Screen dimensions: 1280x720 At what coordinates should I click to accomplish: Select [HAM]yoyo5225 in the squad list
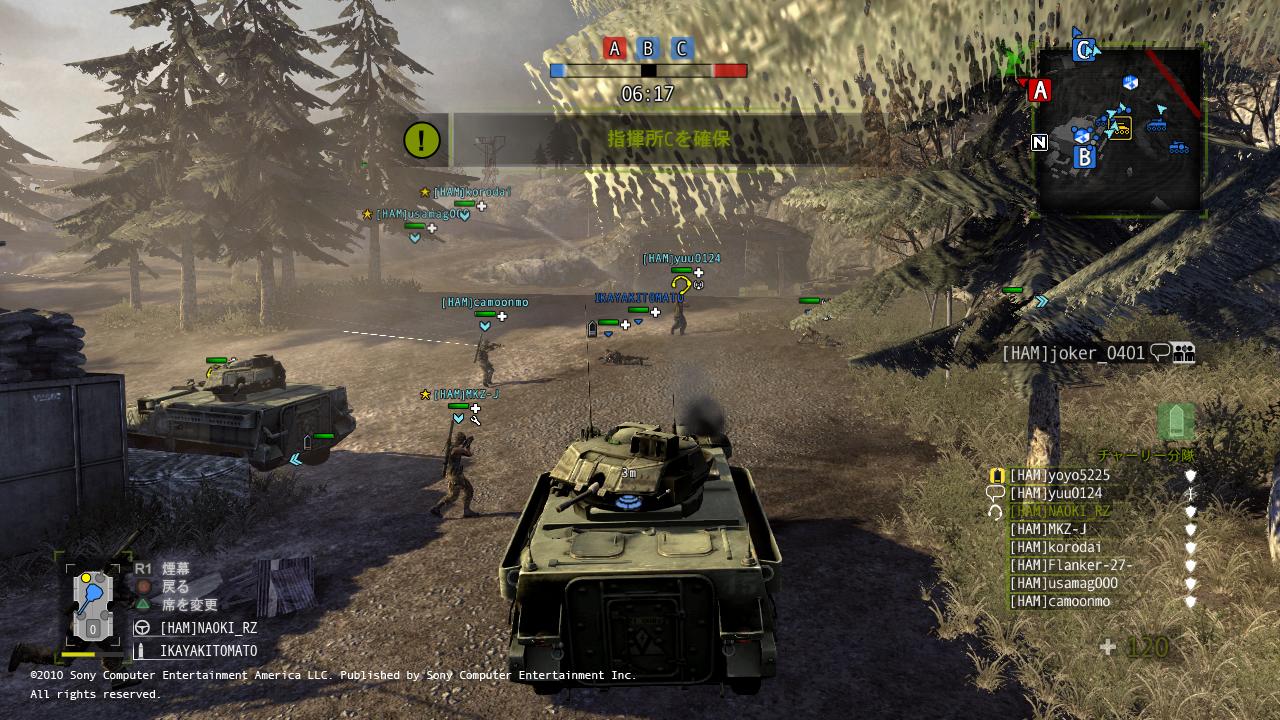[1059, 476]
